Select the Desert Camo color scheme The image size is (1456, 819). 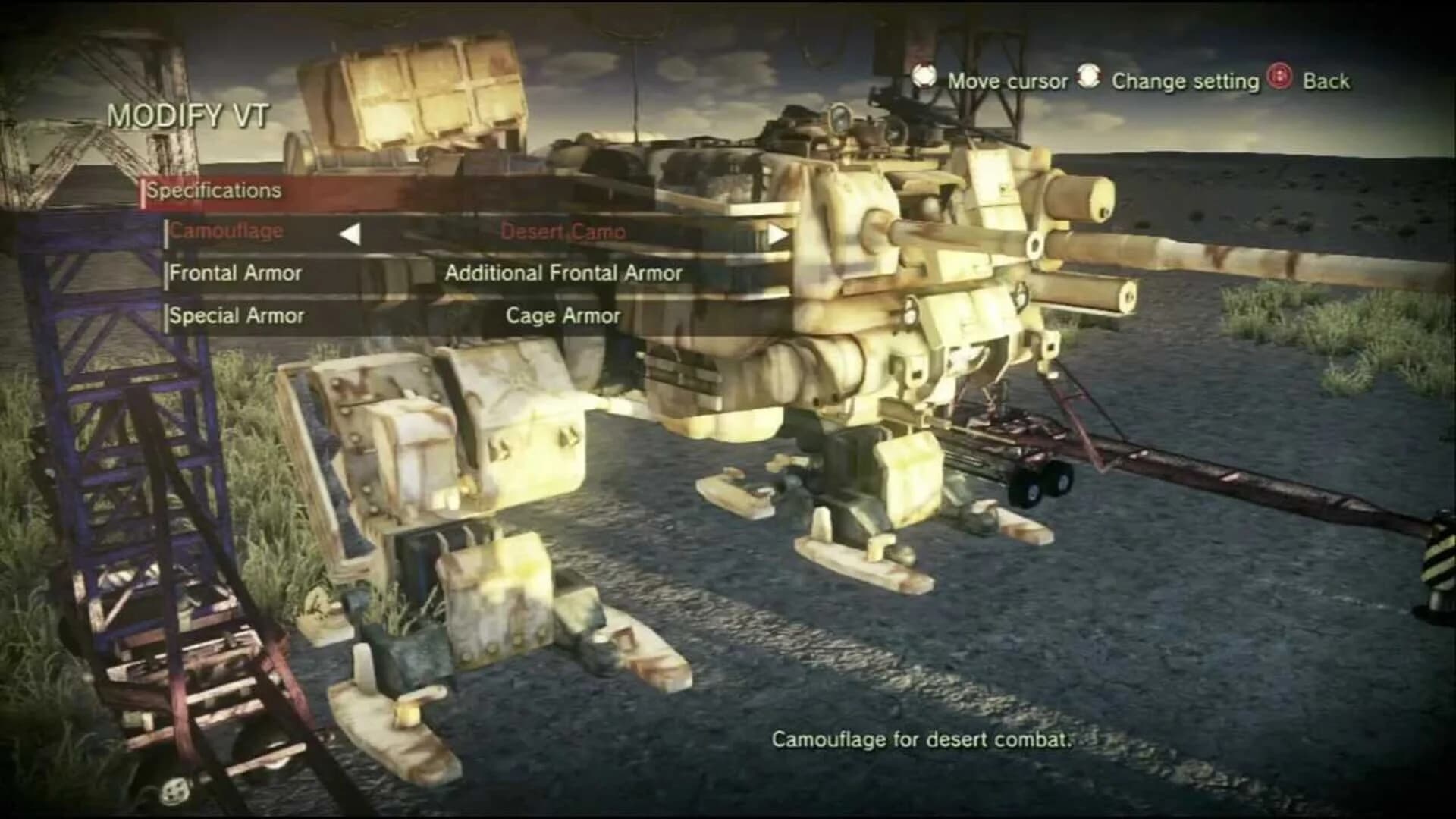point(565,233)
